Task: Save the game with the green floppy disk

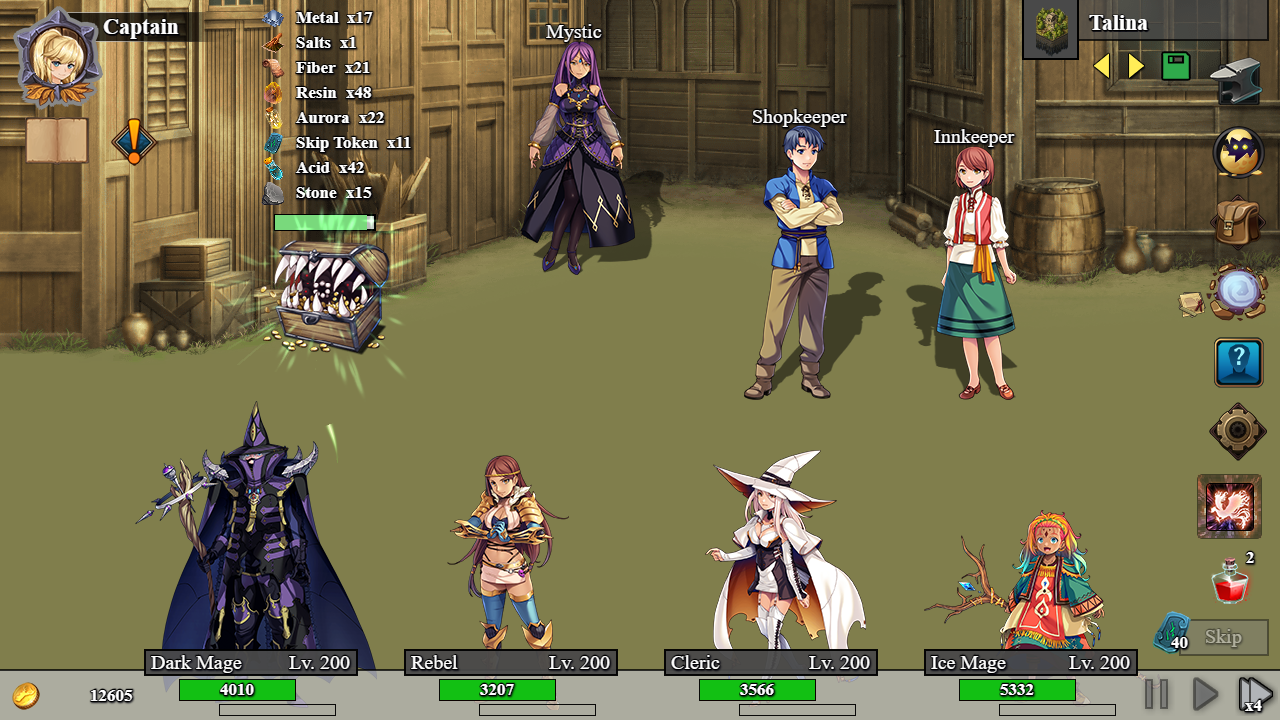Action: click(x=1176, y=66)
